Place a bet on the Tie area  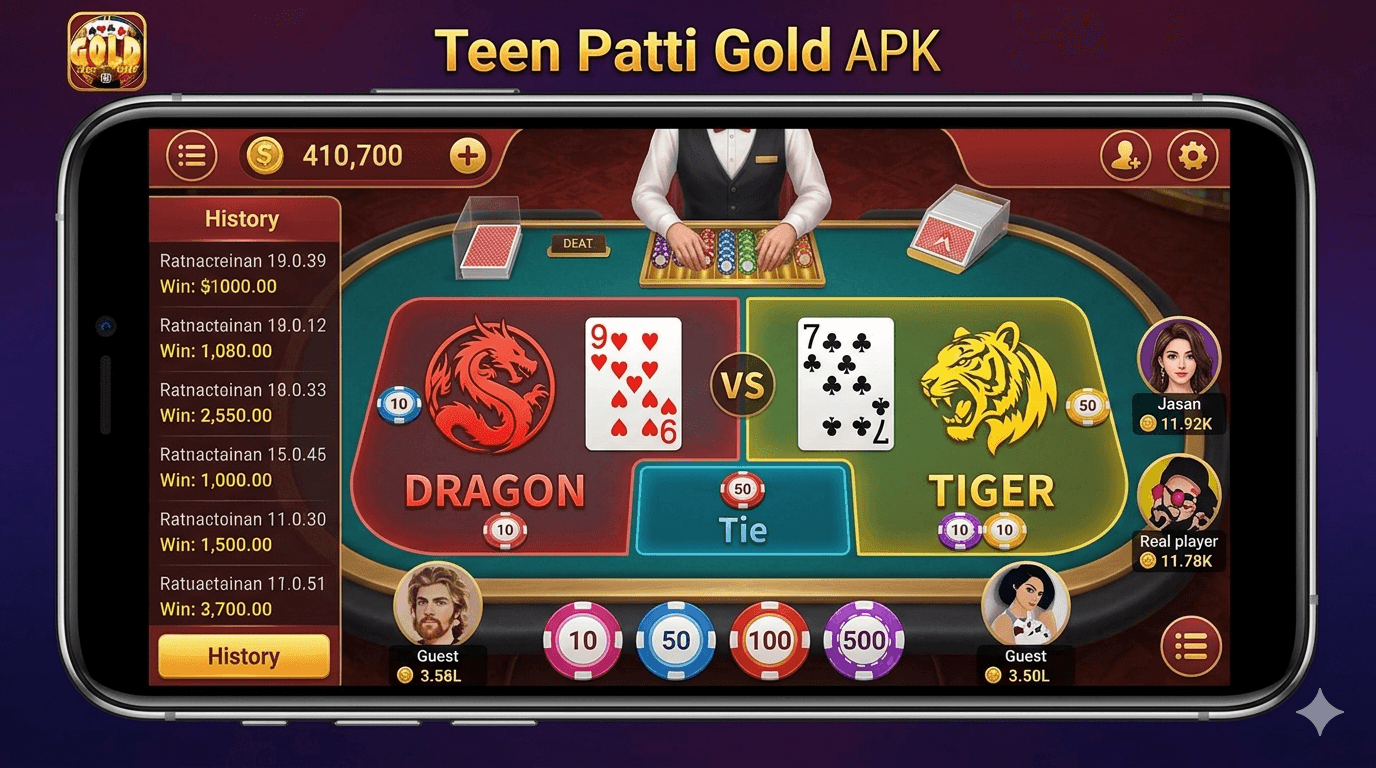pos(745,512)
